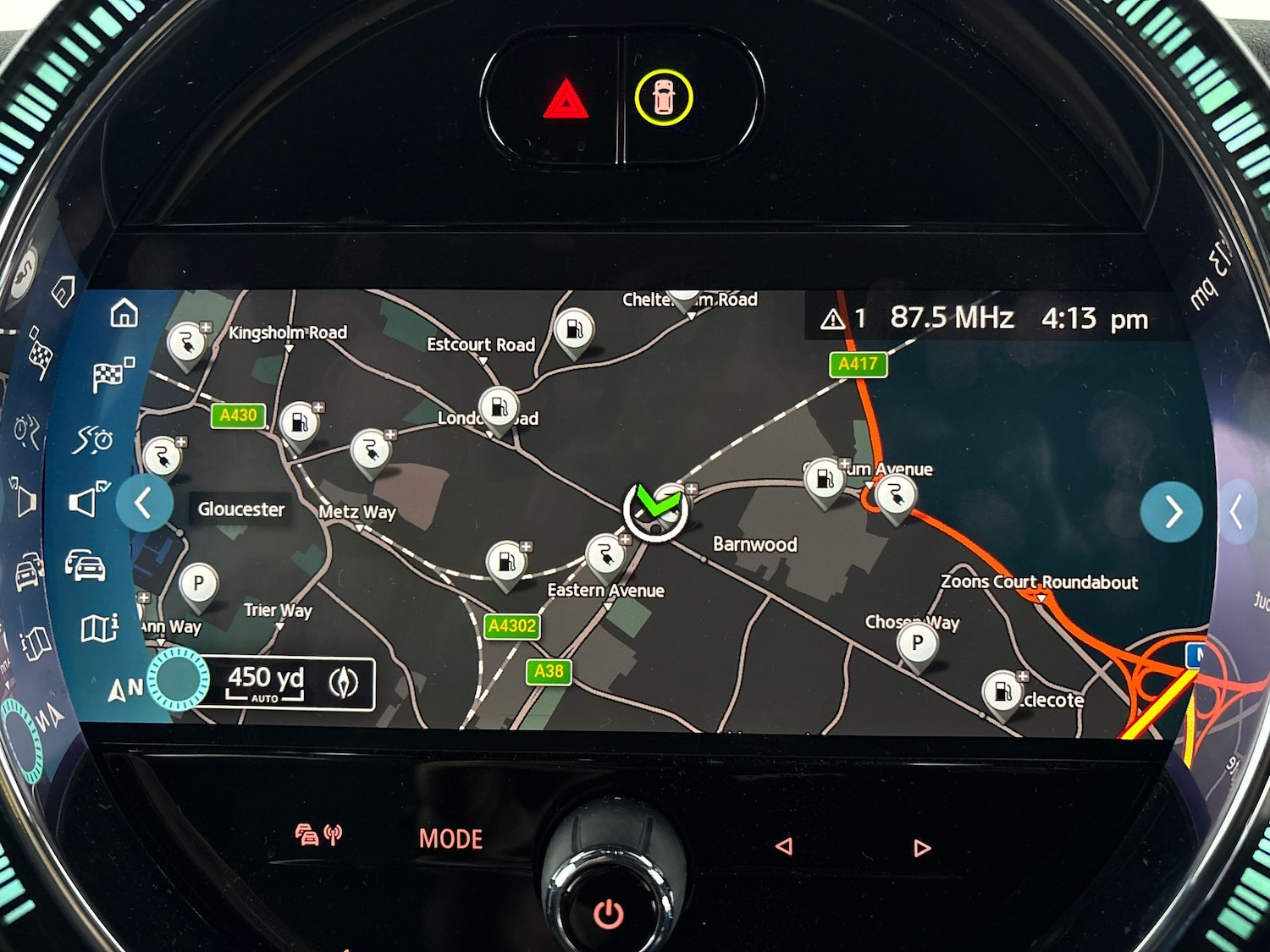Click the round left arrow button
1270x952 pixels.
pos(145,504)
